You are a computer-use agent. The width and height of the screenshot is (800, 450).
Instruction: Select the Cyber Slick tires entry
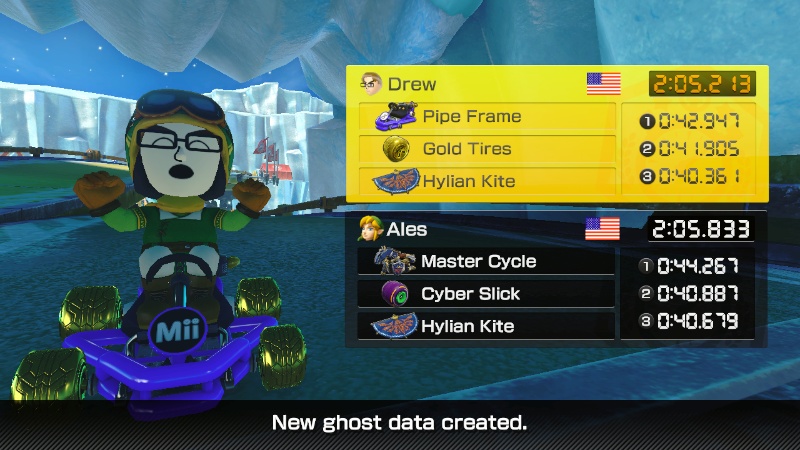click(487, 294)
